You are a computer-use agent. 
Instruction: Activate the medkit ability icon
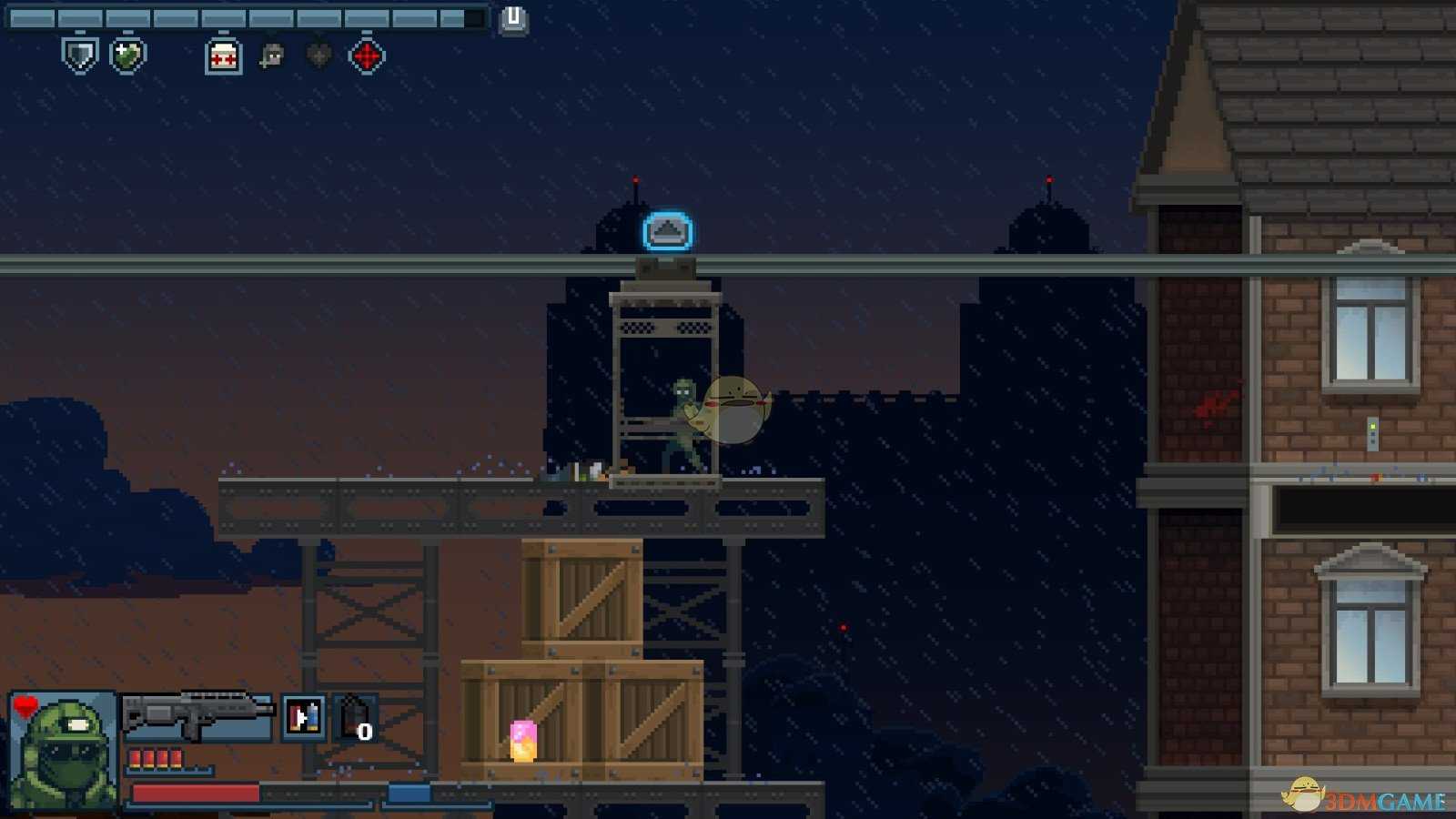point(224,56)
